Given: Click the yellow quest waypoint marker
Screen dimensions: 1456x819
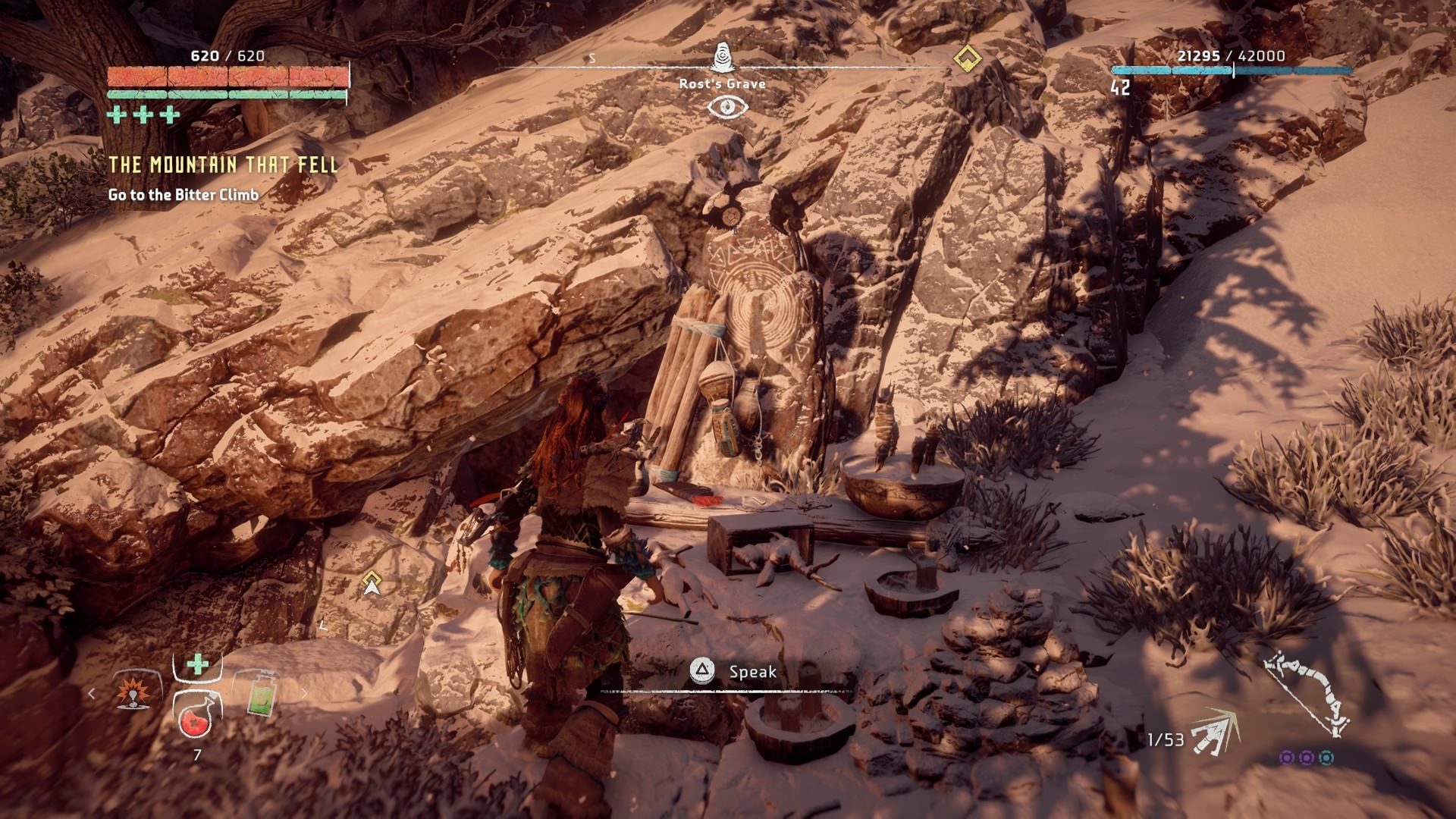Looking at the screenshot, I should click(x=372, y=582).
